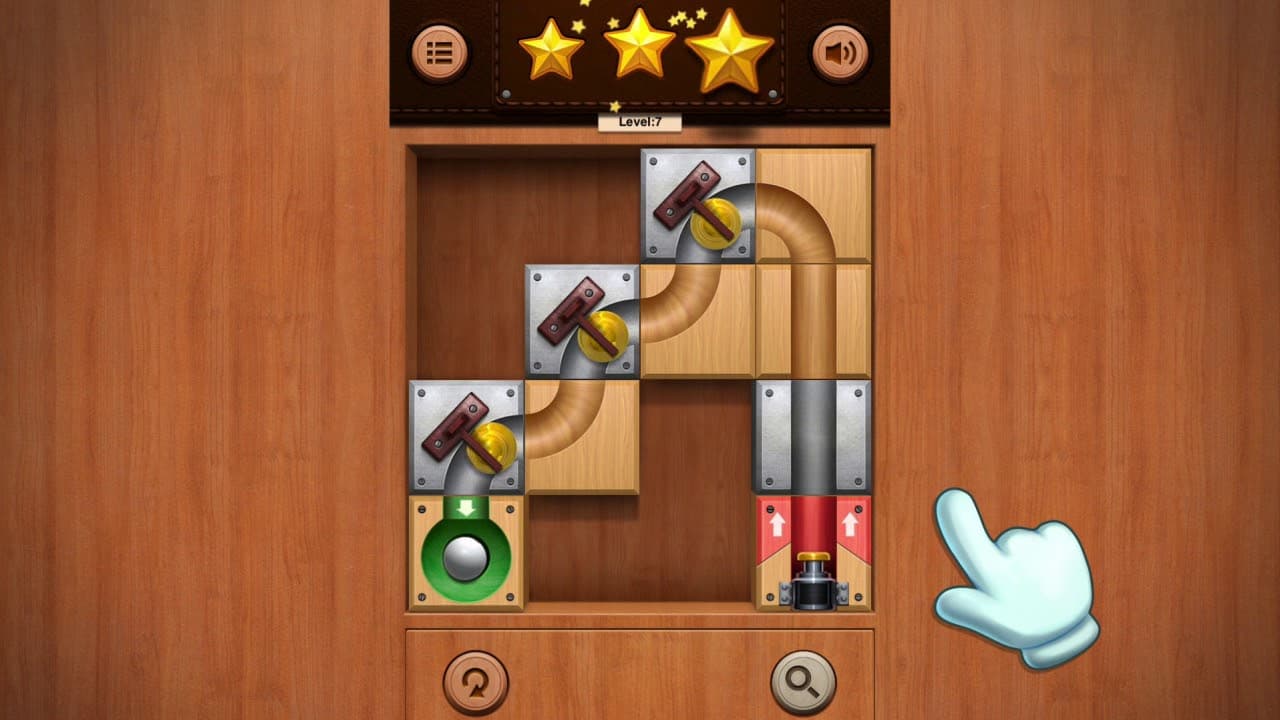
Task: Expand the menu via the list button
Action: tap(440, 54)
